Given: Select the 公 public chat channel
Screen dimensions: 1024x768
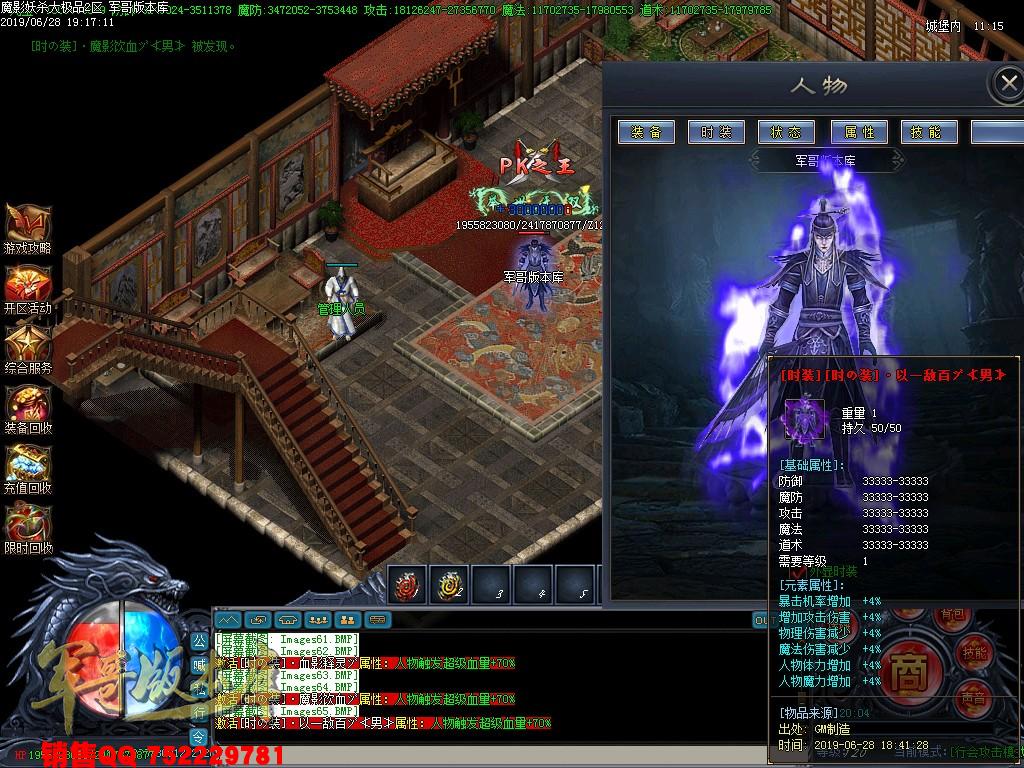Looking at the screenshot, I should coord(199,638).
